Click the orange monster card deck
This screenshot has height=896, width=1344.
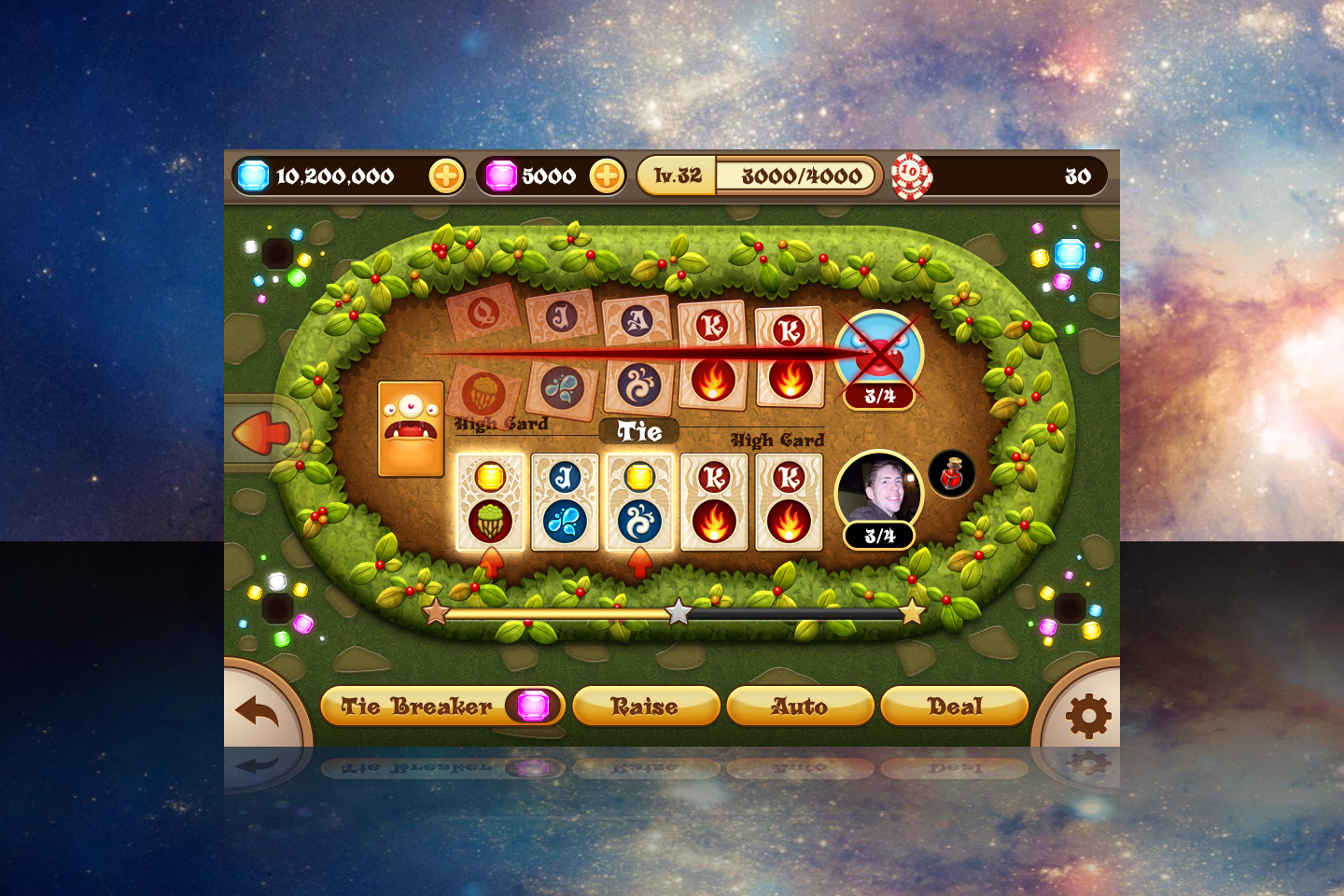point(411,428)
